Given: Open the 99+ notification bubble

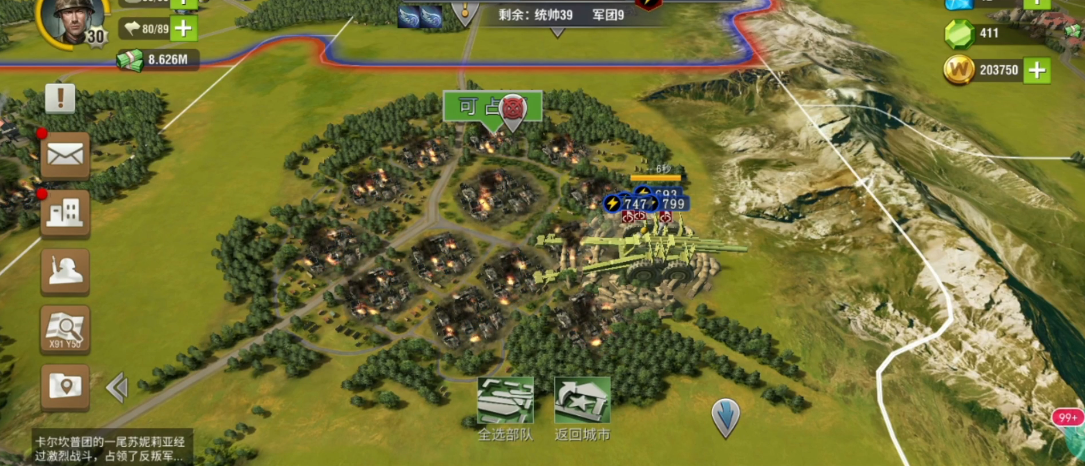Looking at the screenshot, I should [1068, 418].
